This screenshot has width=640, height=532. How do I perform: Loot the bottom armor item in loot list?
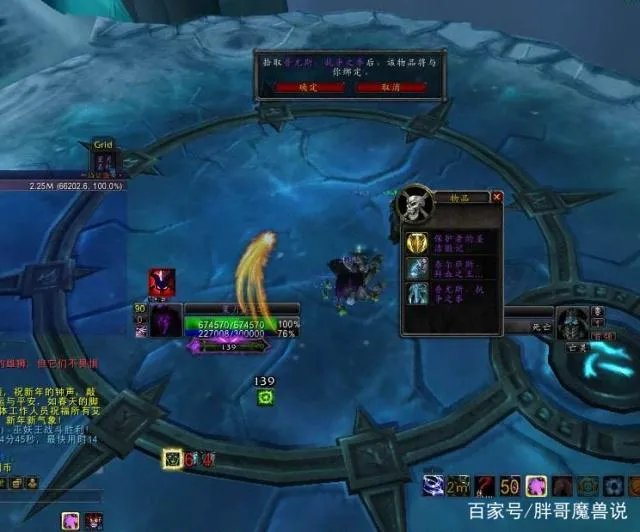click(x=417, y=293)
